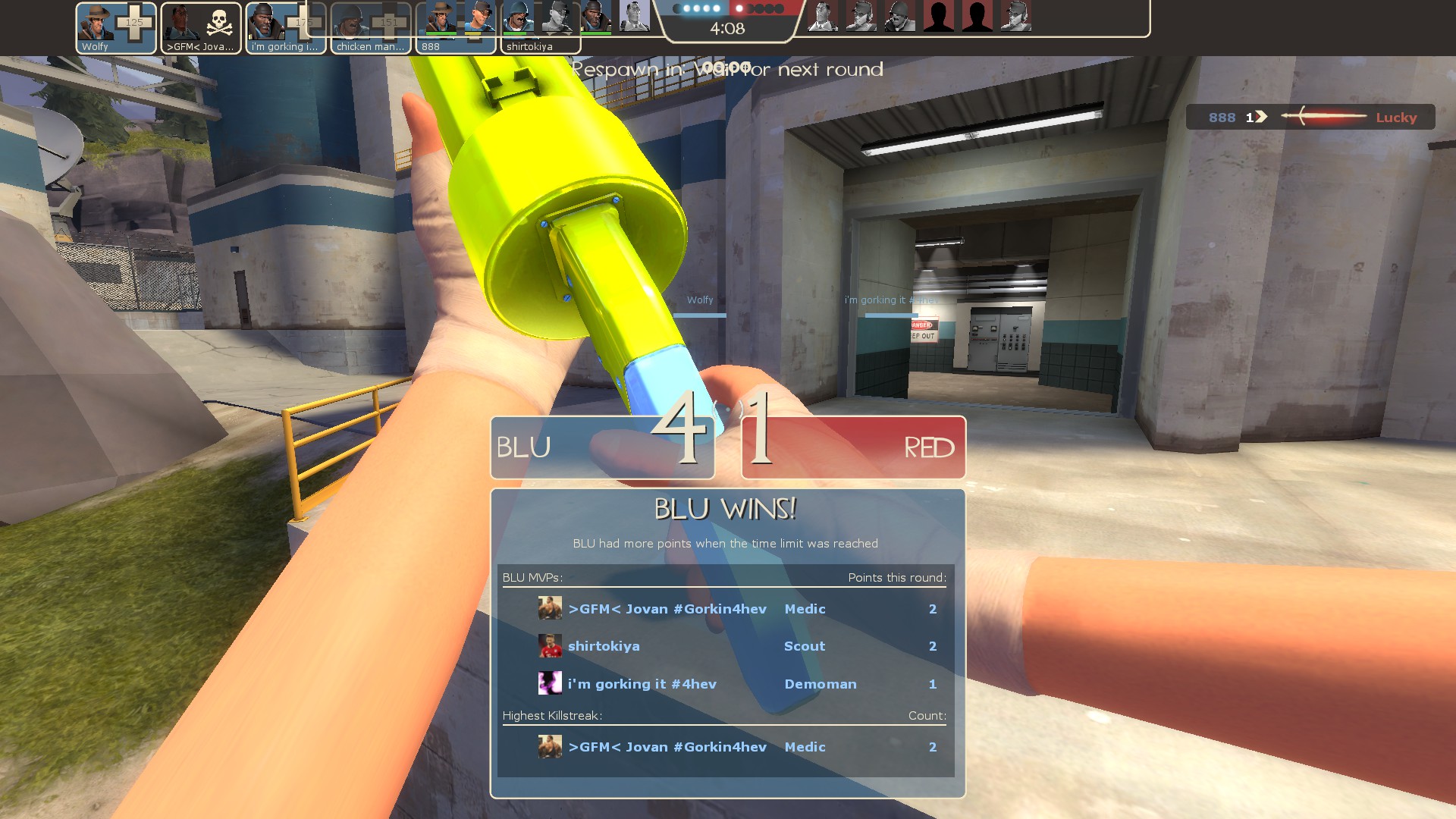Choose shirtokiya's spectator panel in top bar
The height and width of the screenshot is (819, 1456).
(x=540, y=28)
